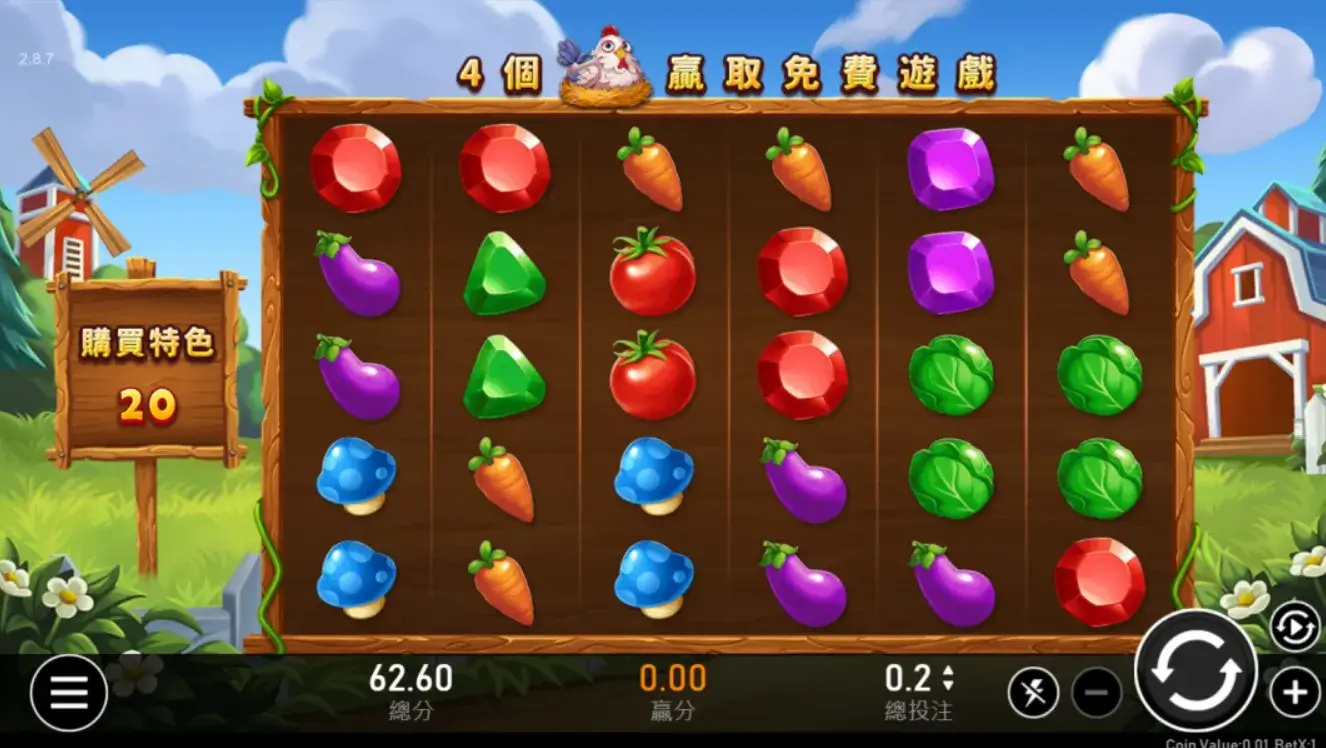
Task: Open the hamburger menu
Action: click(x=69, y=692)
